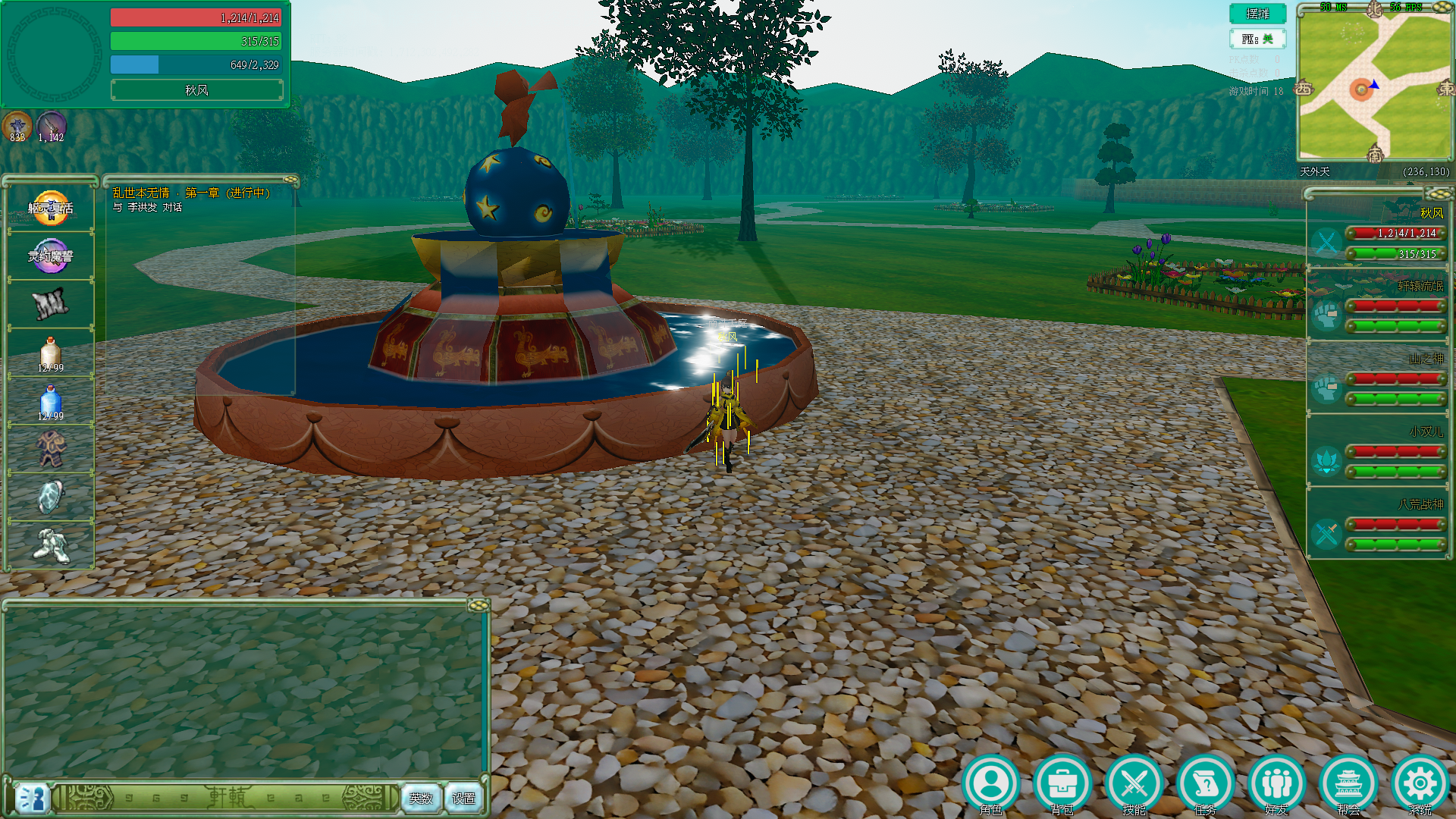Use the blue potion bottle
This screenshot has width=1456, height=819.
point(51,402)
